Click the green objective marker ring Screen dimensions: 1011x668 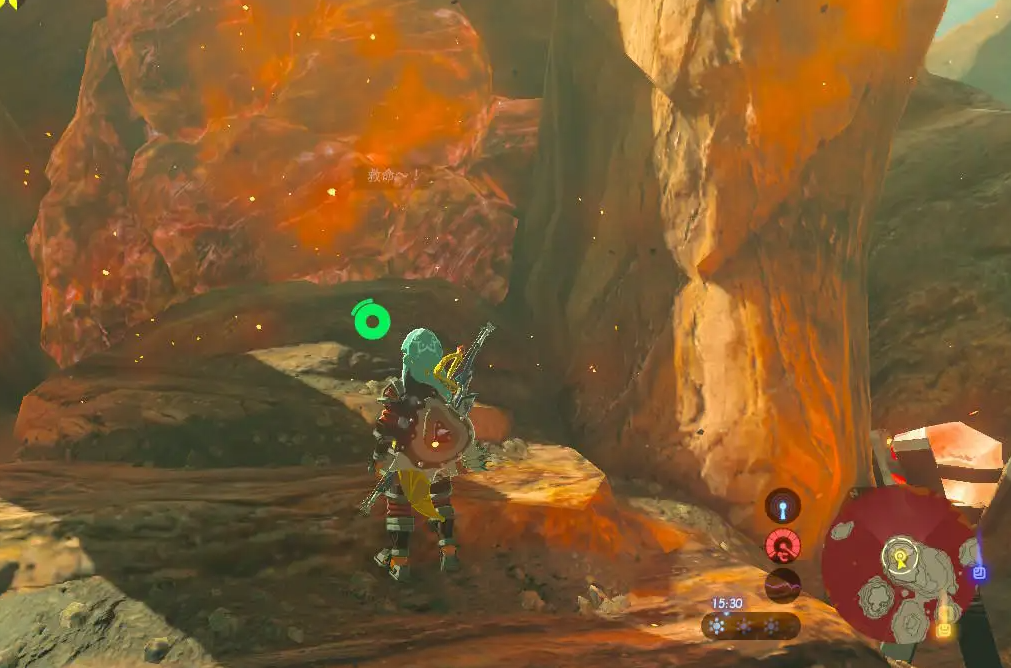(371, 321)
